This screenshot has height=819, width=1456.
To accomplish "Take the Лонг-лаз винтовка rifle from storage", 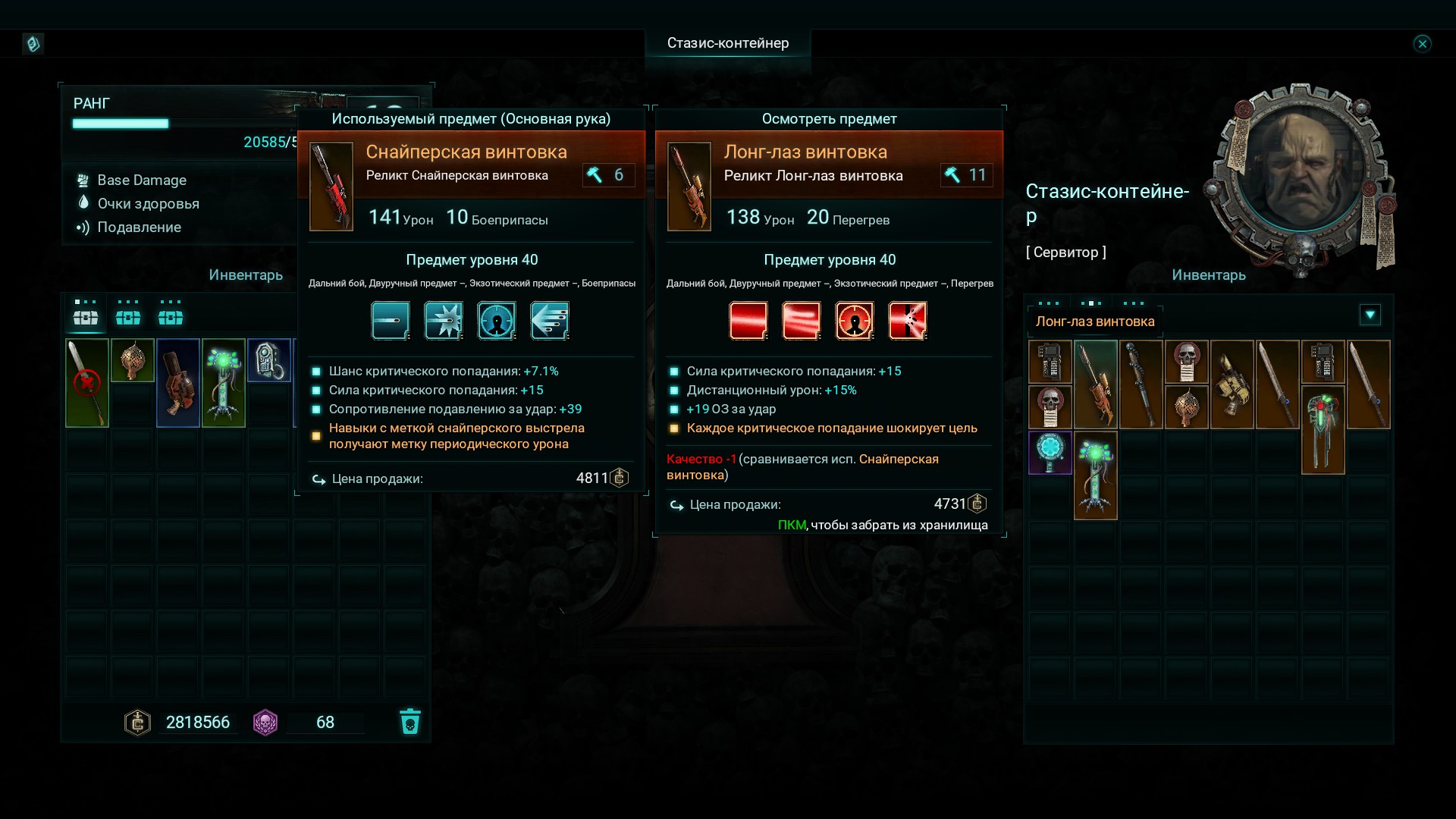I will (1096, 384).
